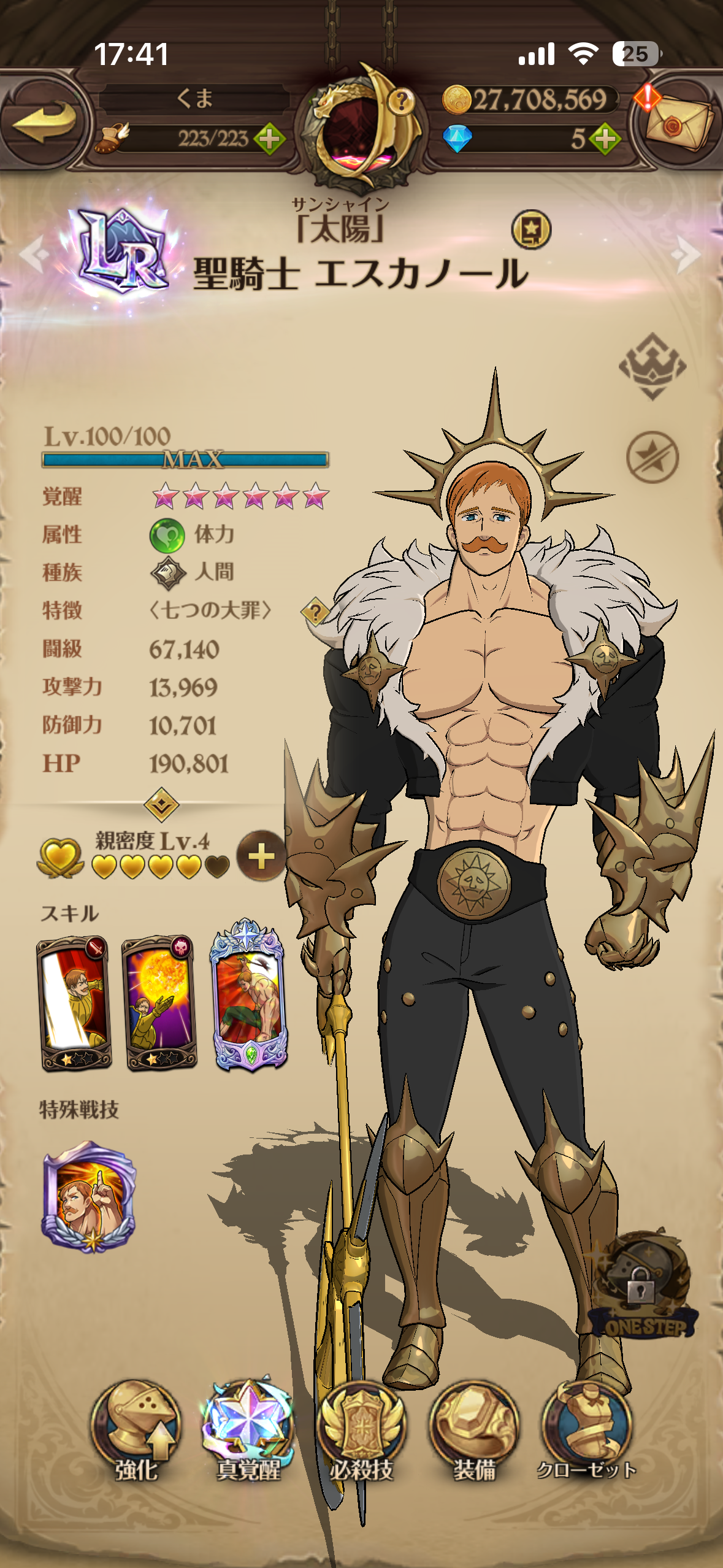View the sun orb skill card

[159, 1002]
